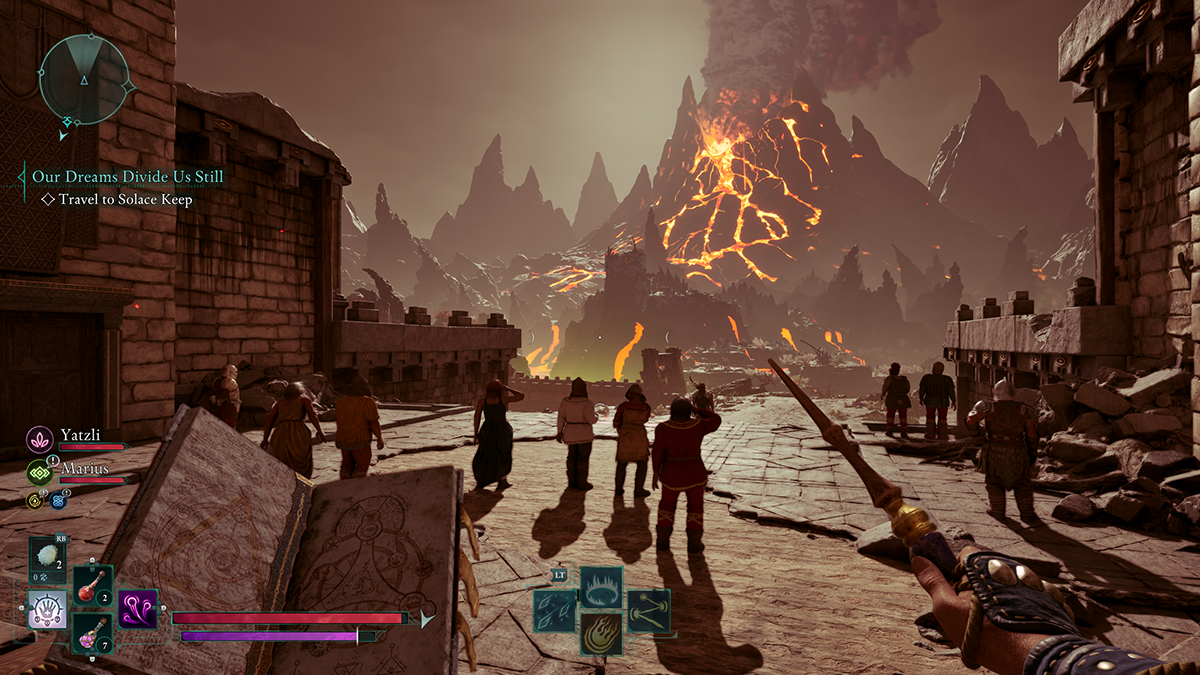Cast the golden fireball spell
Screen dimensions: 1200x675
pyautogui.click(x=601, y=634)
